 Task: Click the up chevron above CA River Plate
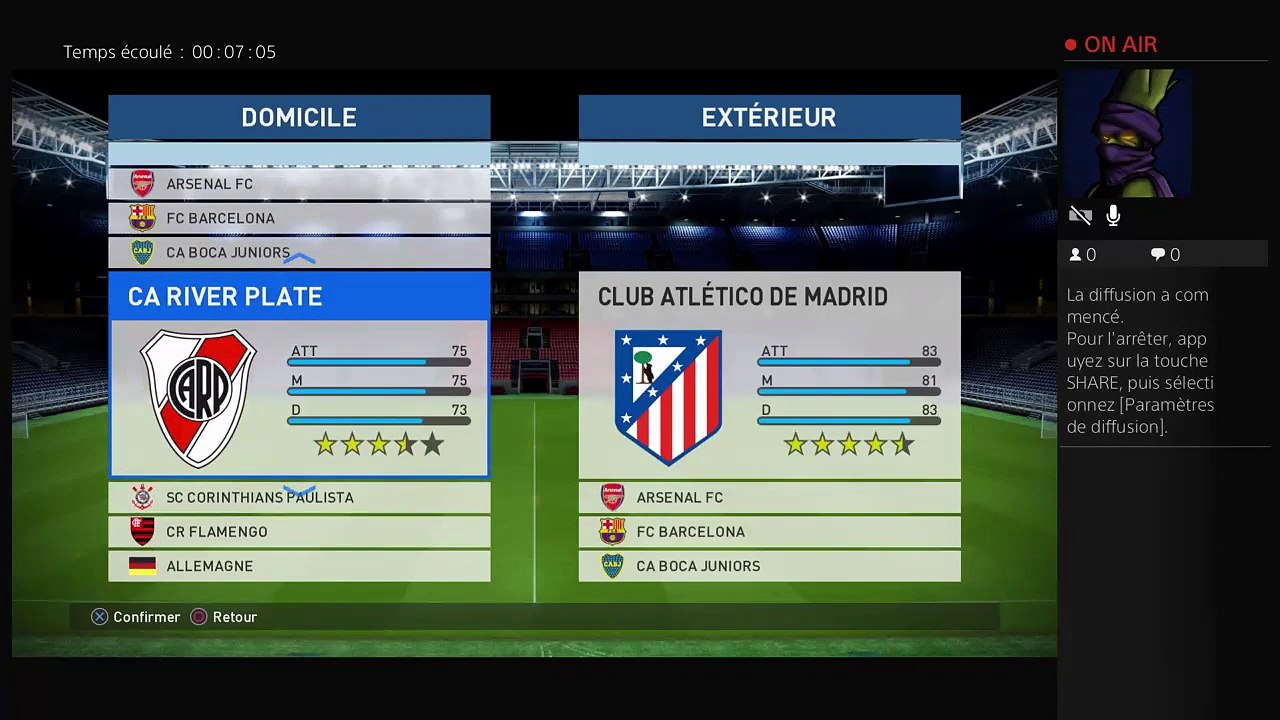(x=299, y=260)
